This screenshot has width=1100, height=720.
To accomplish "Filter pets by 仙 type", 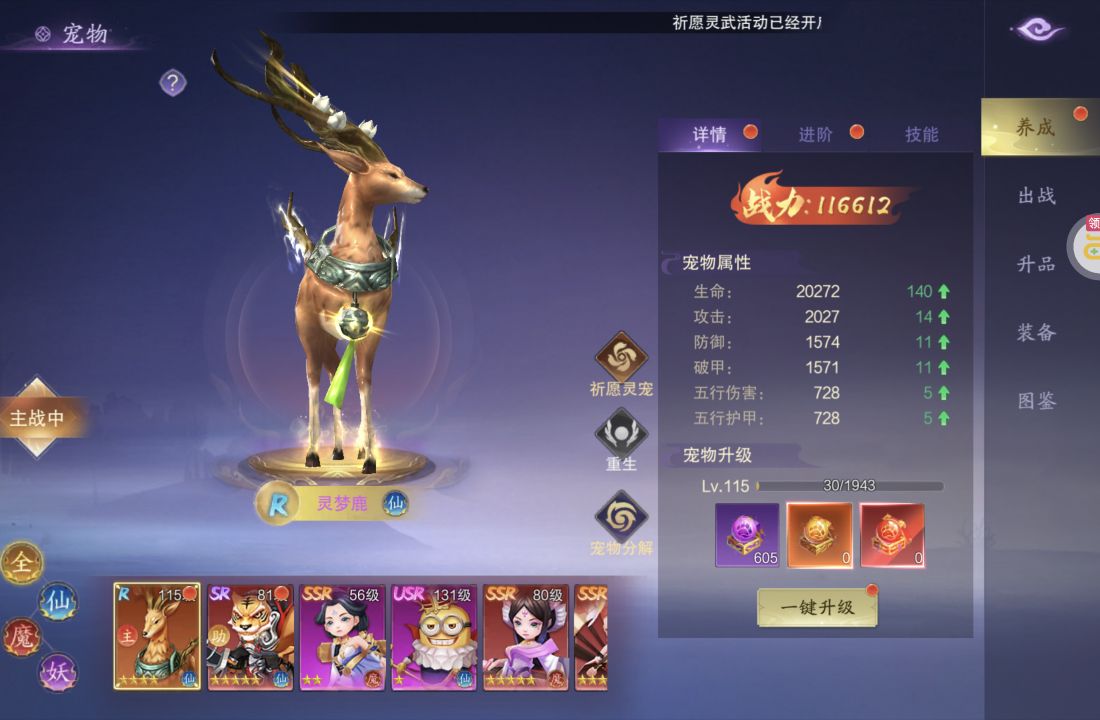I will point(57,601).
